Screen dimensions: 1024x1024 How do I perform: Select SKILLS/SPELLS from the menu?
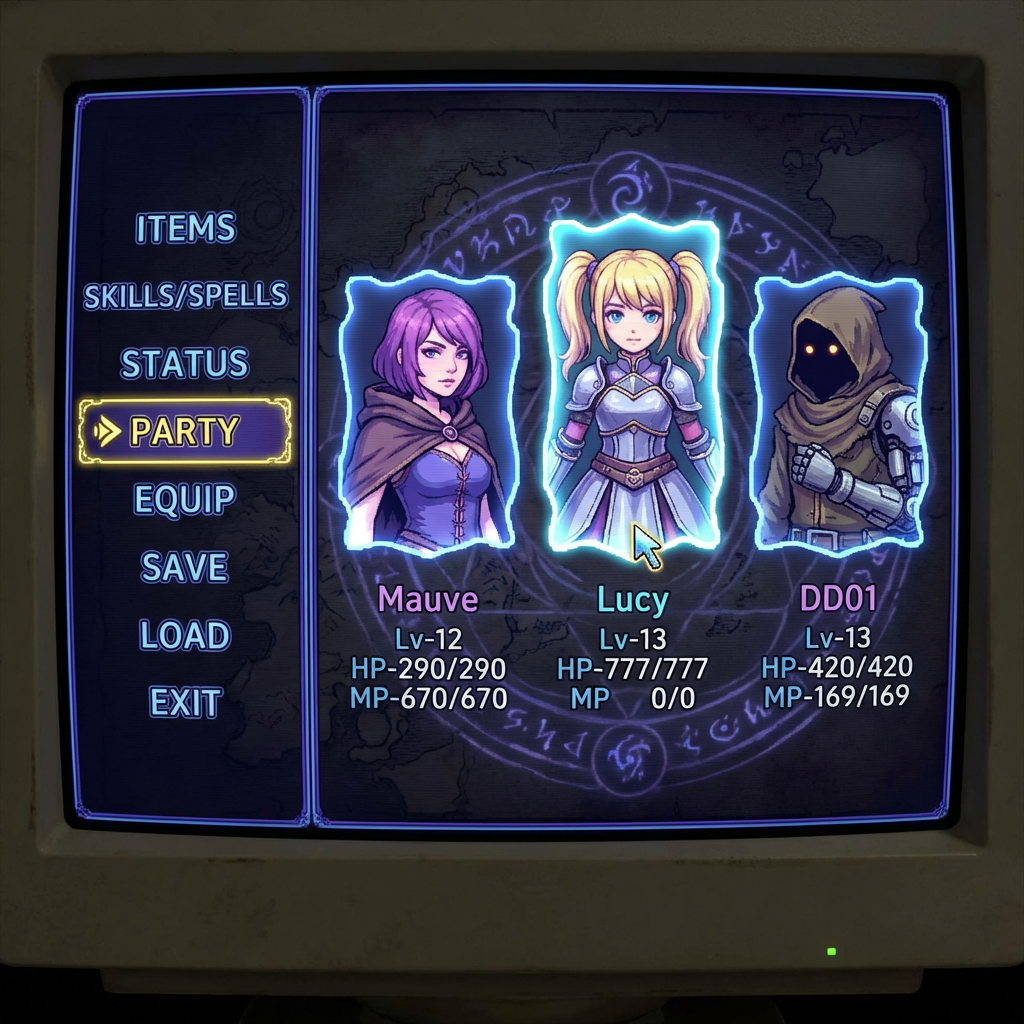tap(186, 296)
